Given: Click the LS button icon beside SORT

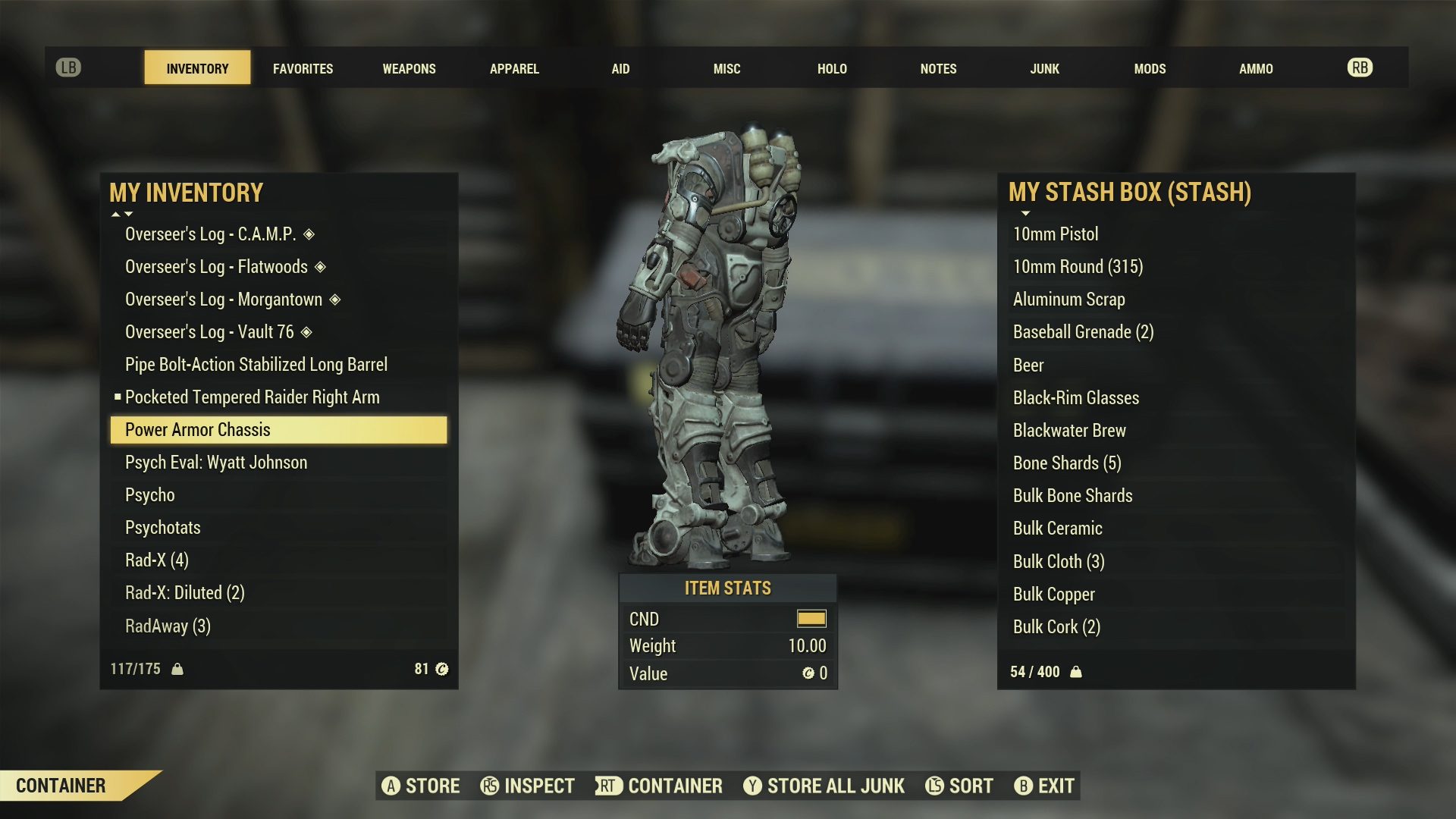Looking at the screenshot, I should point(935,786).
